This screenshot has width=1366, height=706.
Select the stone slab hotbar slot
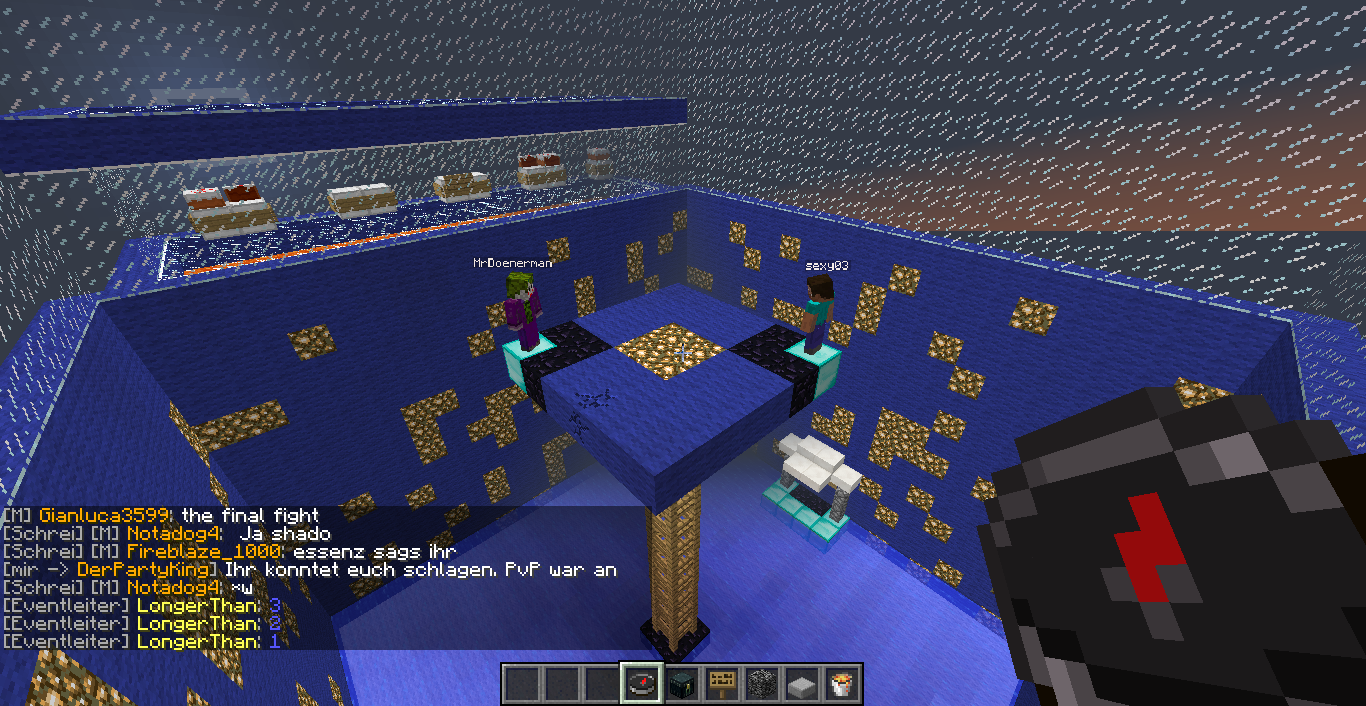(802, 684)
